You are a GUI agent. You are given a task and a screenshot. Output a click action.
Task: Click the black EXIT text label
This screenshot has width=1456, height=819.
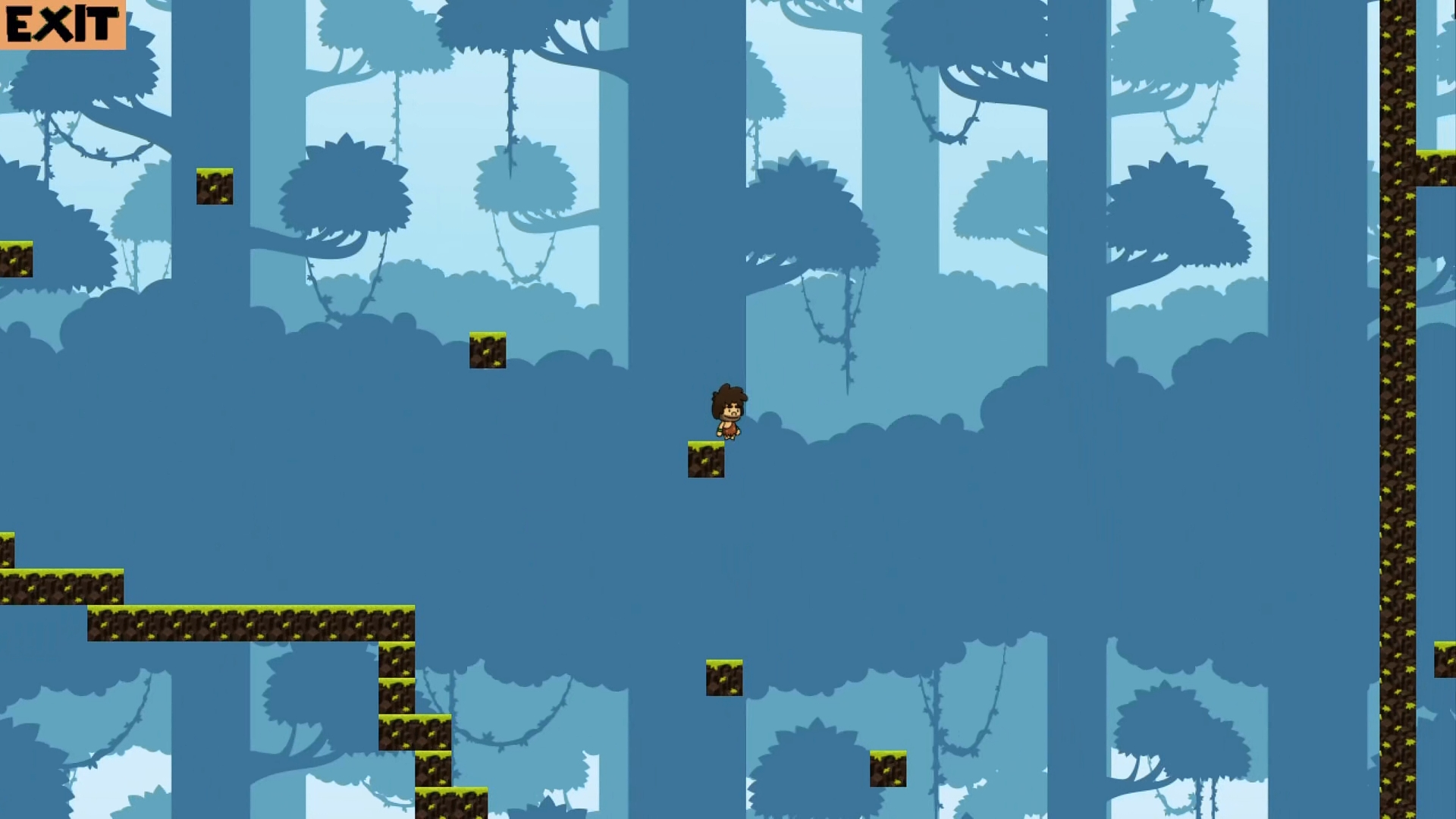(x=61, y=23)
